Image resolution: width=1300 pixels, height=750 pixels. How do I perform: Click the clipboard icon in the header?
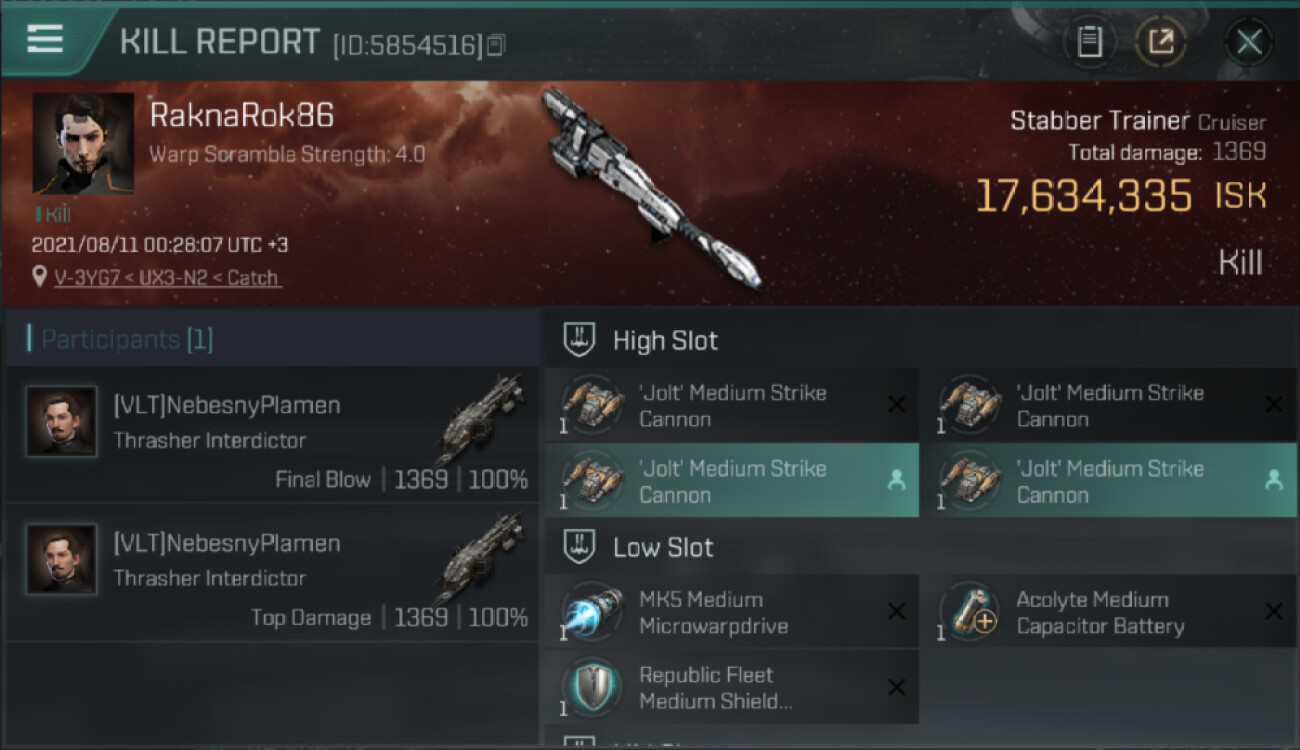(x=1089, y=42)
